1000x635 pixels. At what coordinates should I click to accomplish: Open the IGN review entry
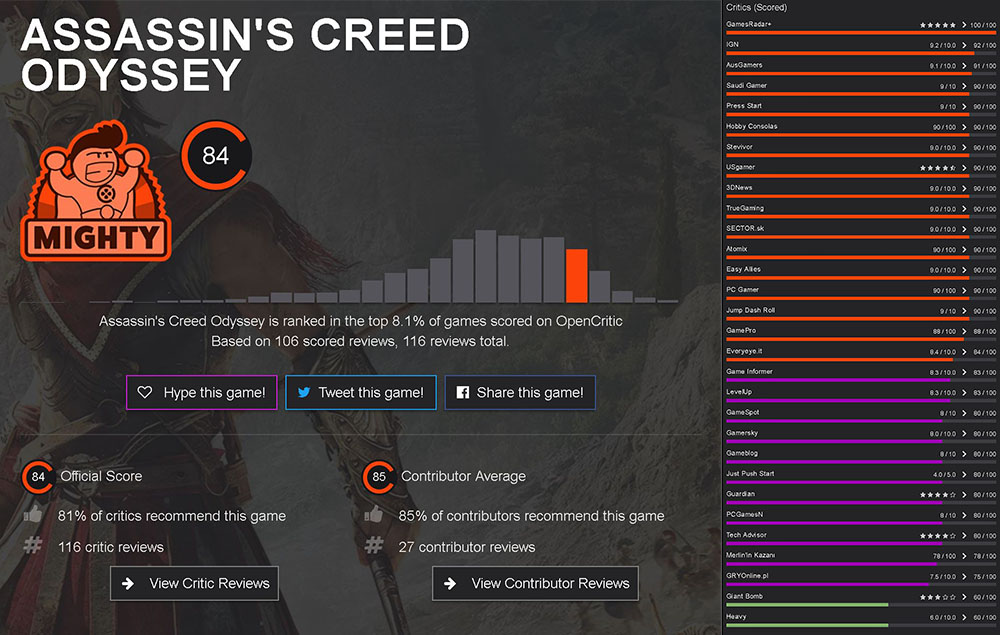point(860,45)
